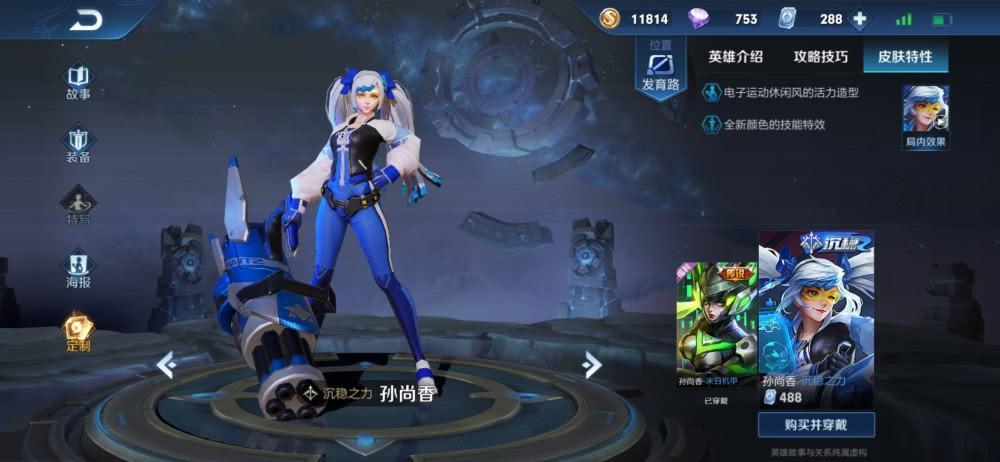Switch to the 英雄介绍 tab

[x=735, y=57]
